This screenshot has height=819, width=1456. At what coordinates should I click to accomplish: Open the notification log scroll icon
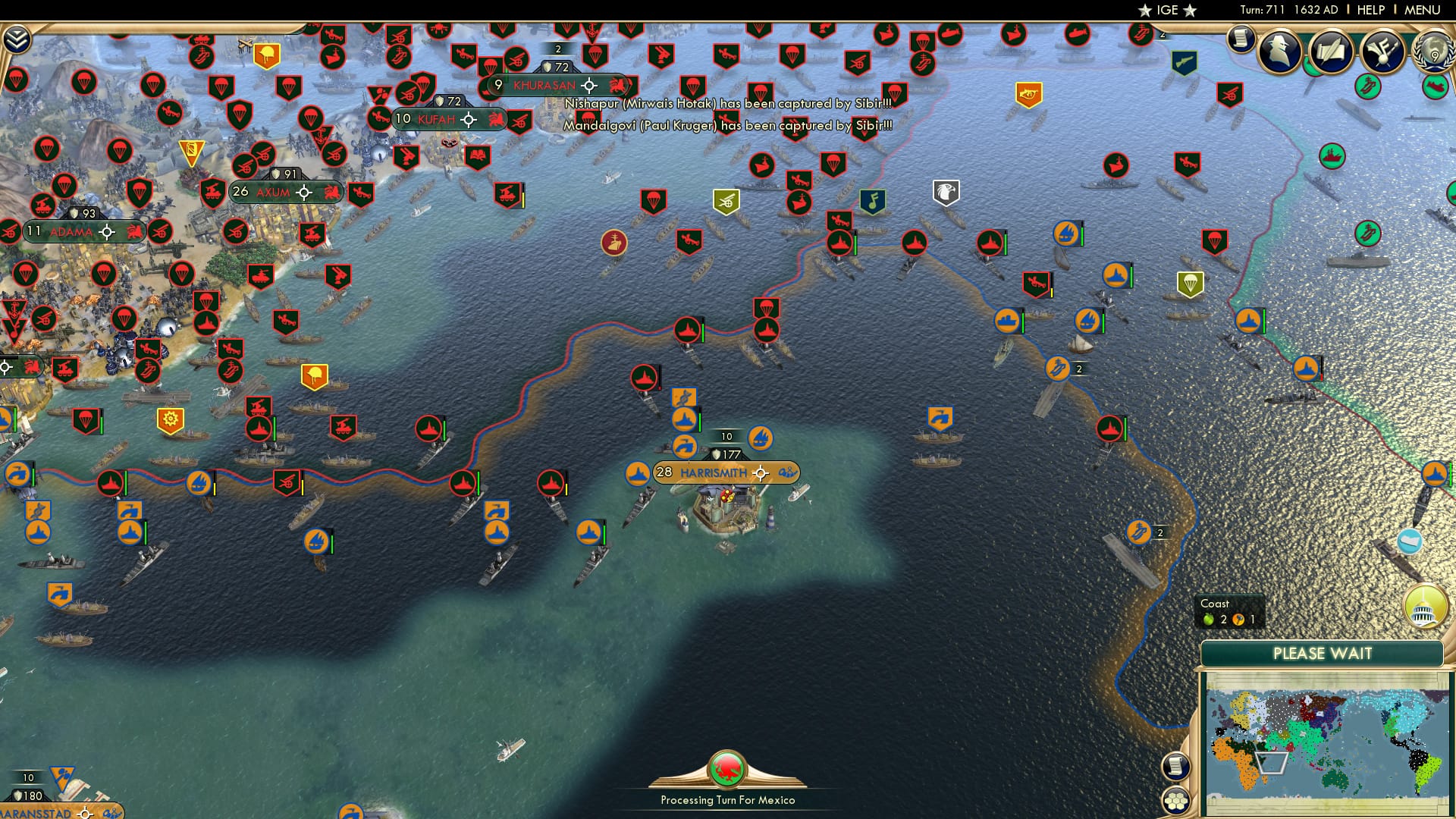click(x=1241, y=39)
